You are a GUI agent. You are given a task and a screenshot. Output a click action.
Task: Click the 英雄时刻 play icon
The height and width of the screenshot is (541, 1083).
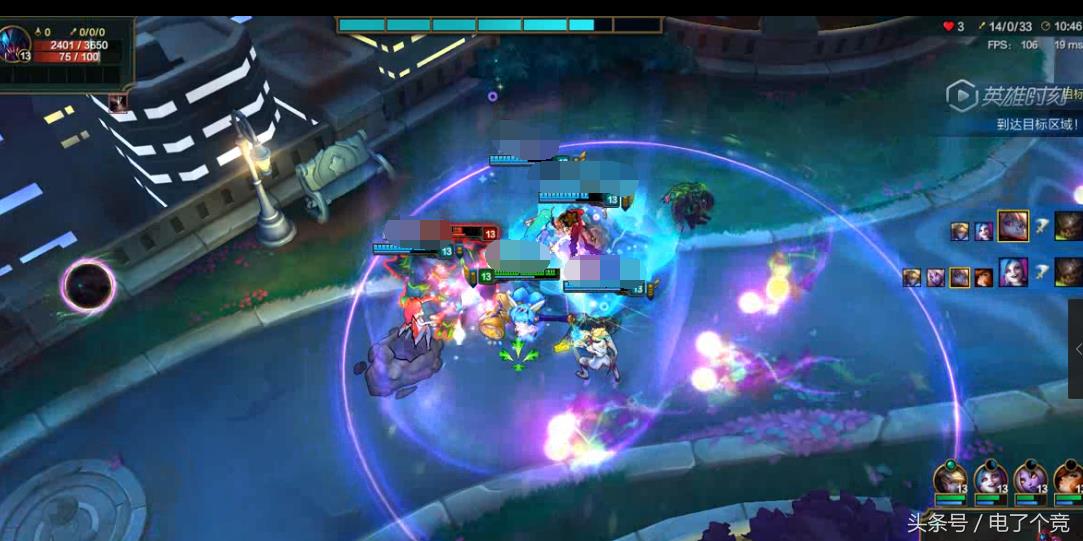tap(962, 96)
